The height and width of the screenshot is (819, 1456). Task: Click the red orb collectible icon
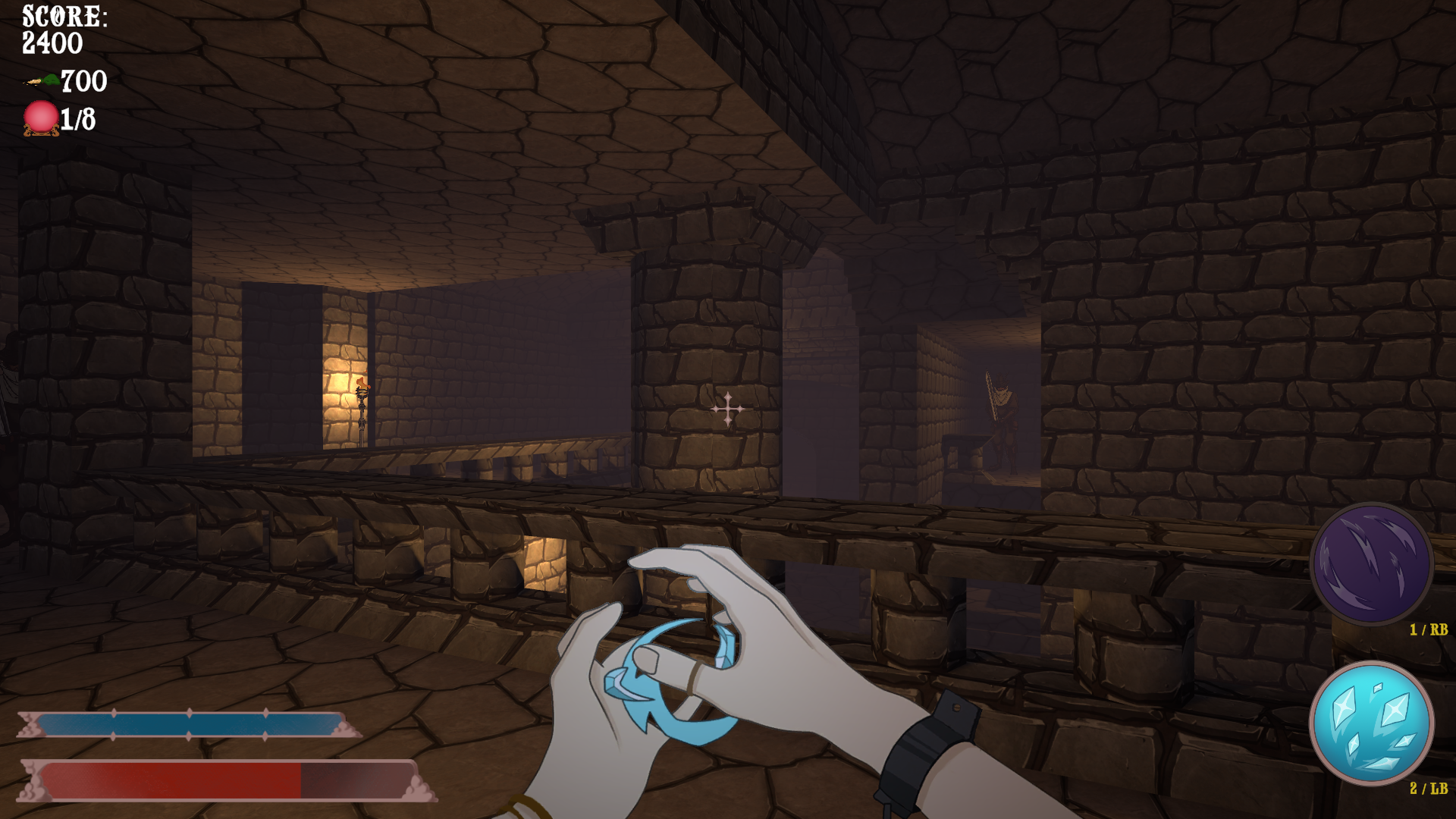point(41,118)
